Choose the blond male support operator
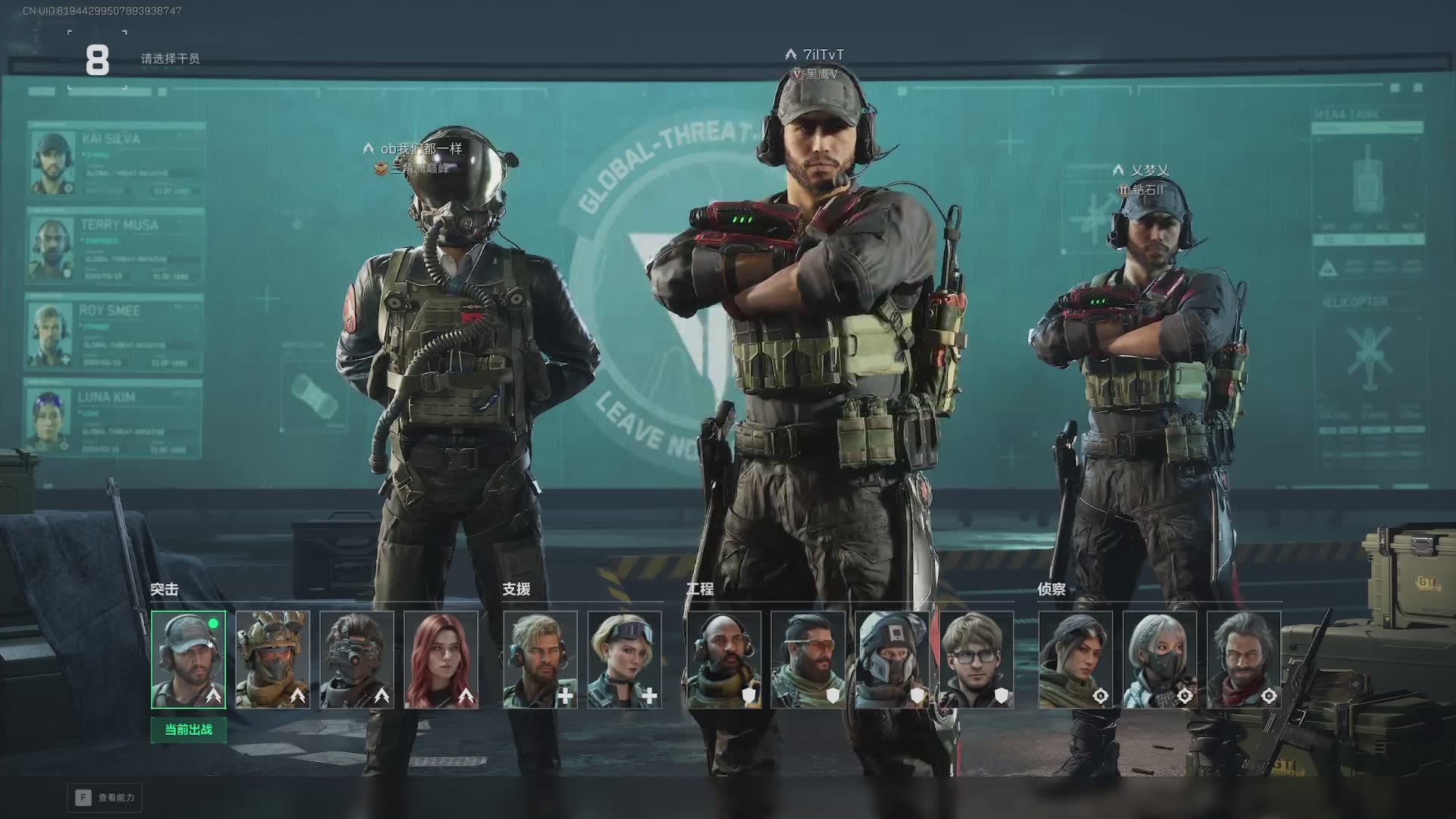Viewport: 1456px width, 819px height. (x=540, y=660)
